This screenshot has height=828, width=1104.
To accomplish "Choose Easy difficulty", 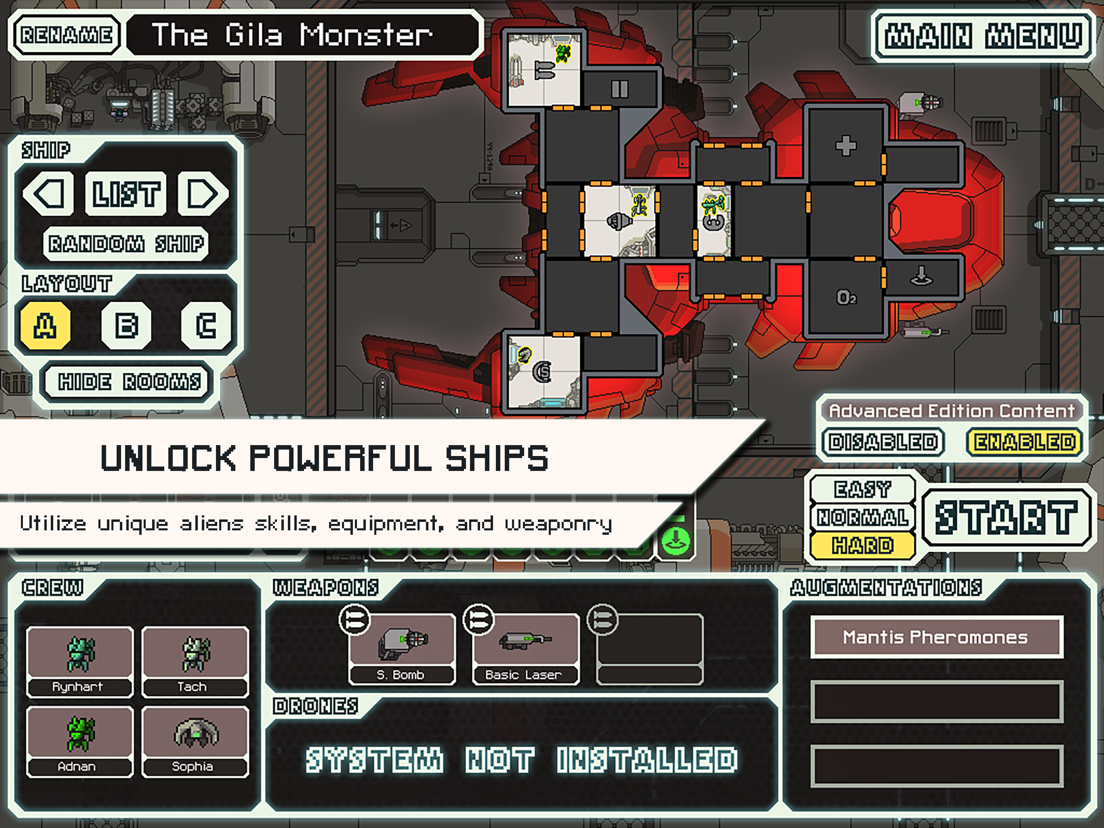I will pos(862,490).
